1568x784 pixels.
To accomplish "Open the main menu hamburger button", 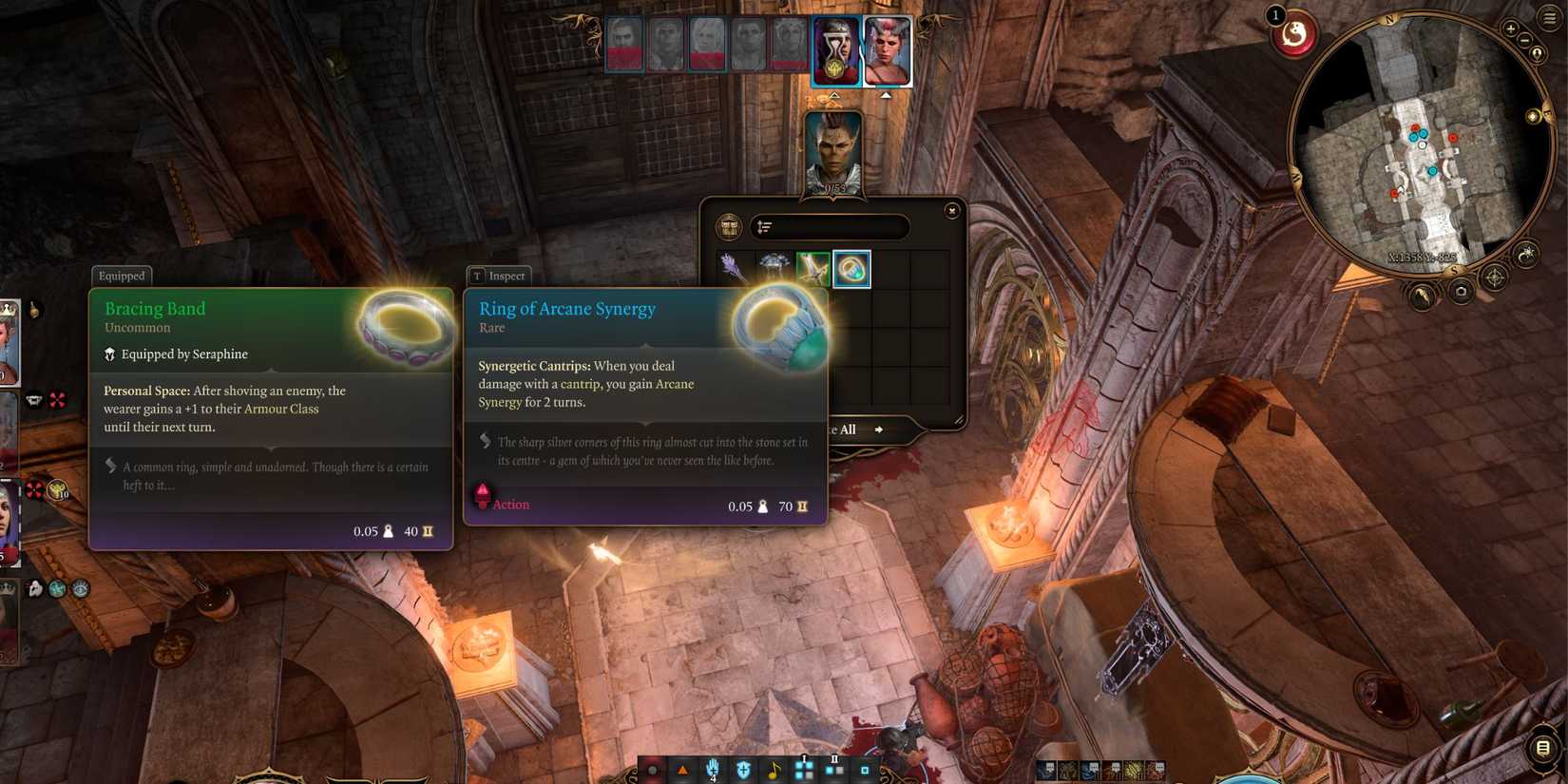I will pos(1550,19).
